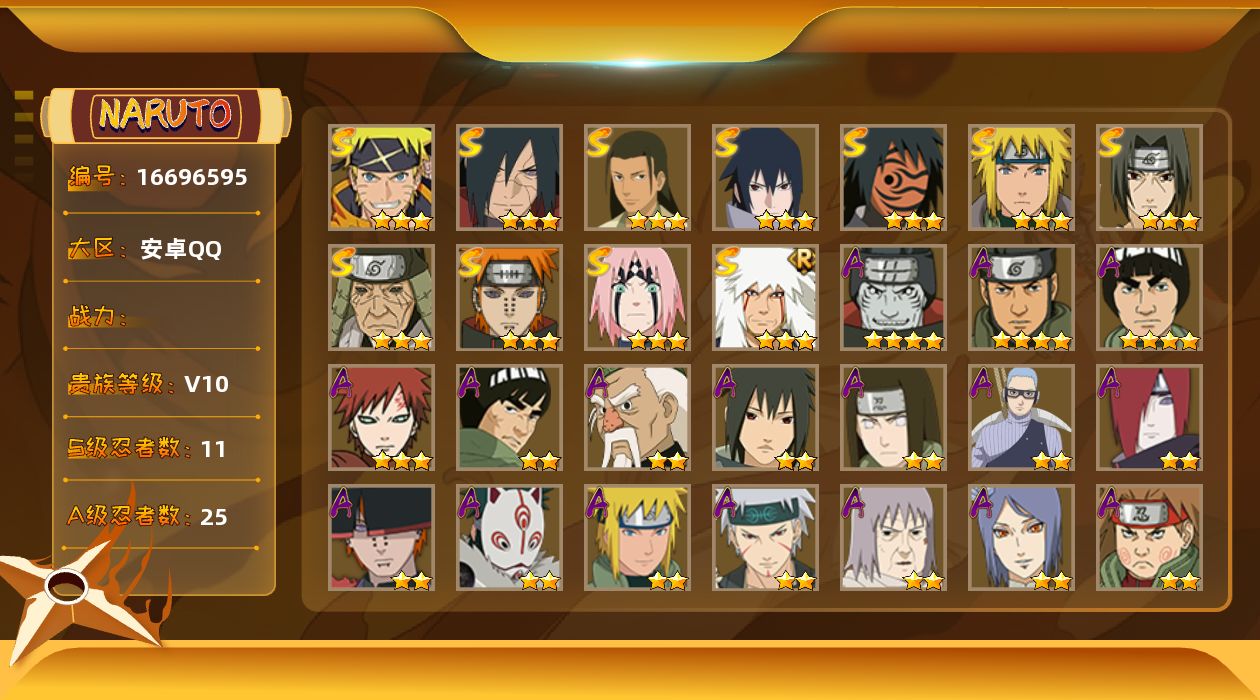Select the A-rank Tobirama with white hair
This screenshot has width=1260, height=700.
765,538
